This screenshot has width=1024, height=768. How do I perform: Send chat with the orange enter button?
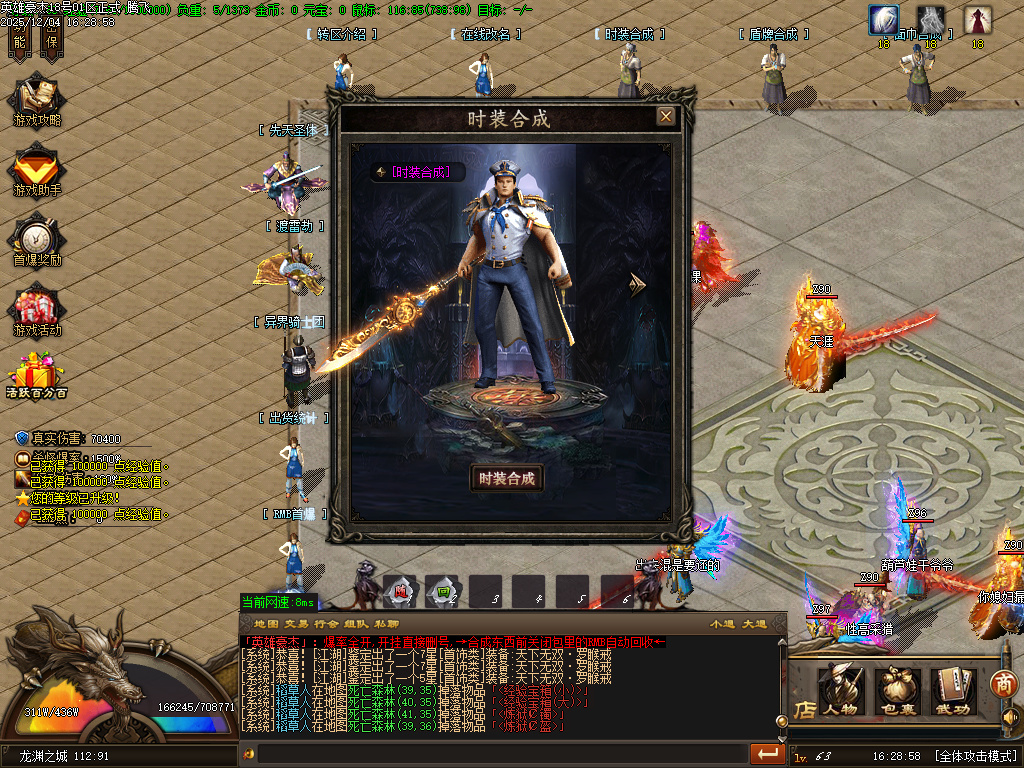767,753
